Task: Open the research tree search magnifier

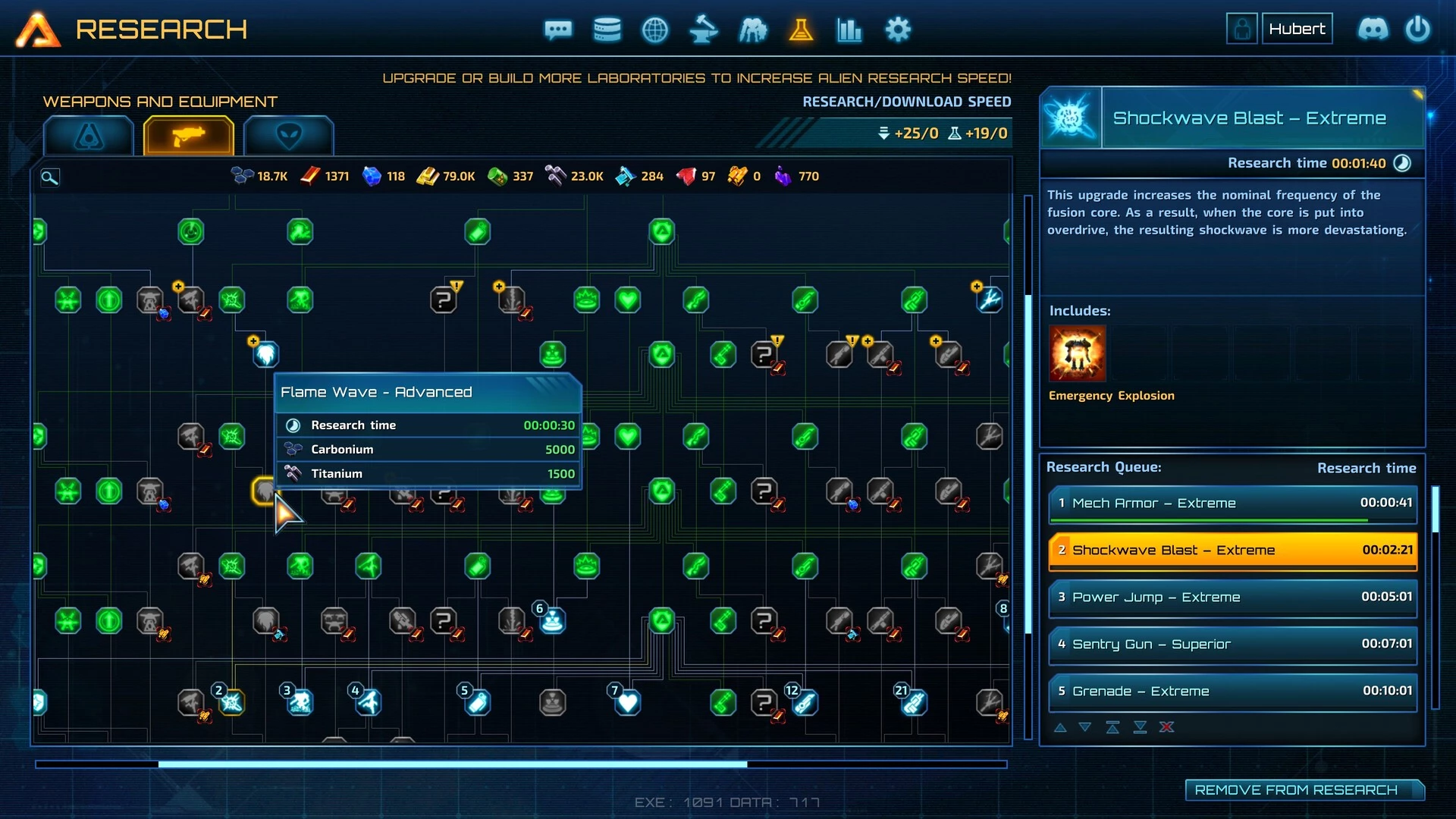Action: click(x=49, y=177)
